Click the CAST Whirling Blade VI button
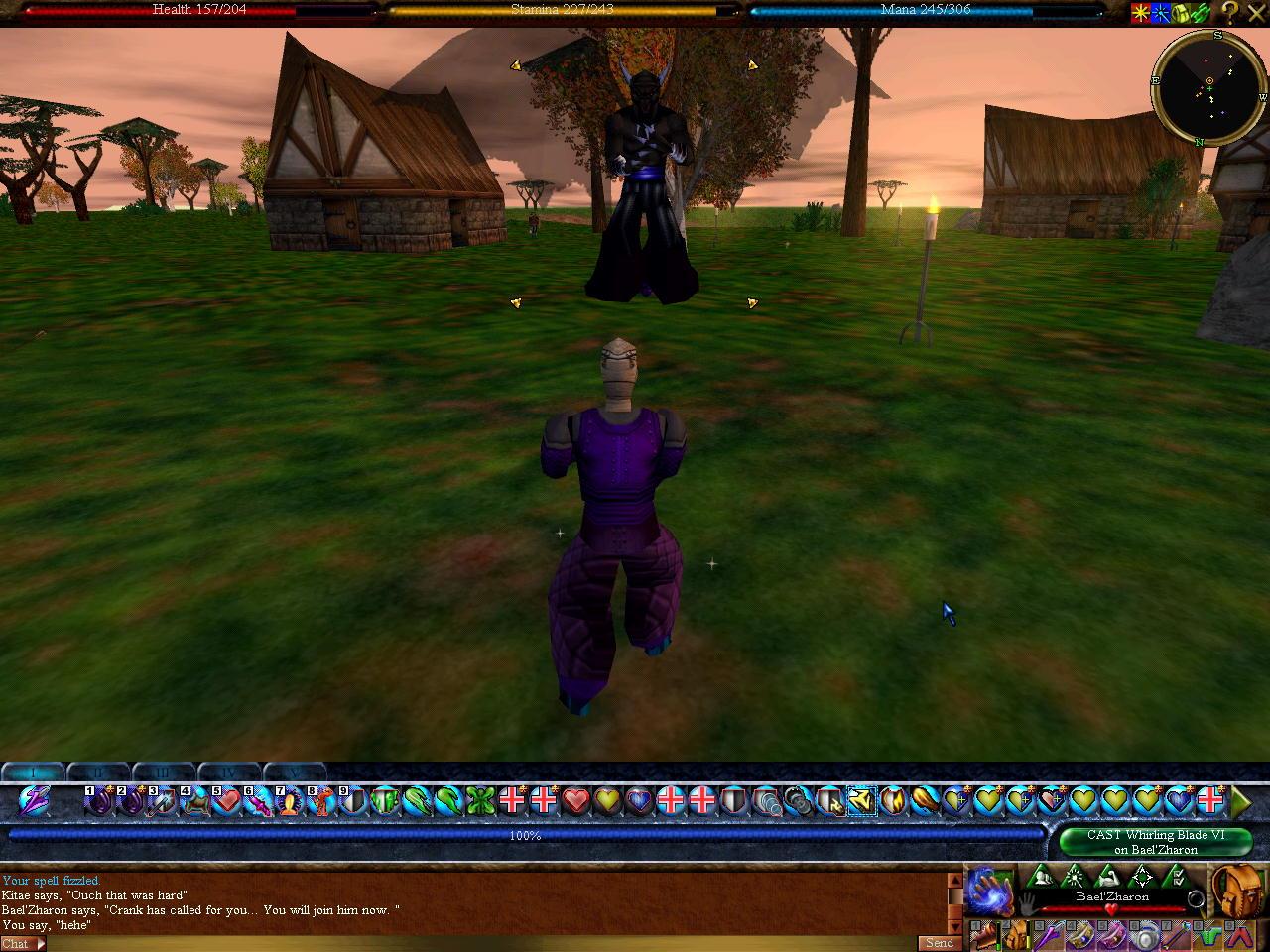 (x=1156, y=842)
